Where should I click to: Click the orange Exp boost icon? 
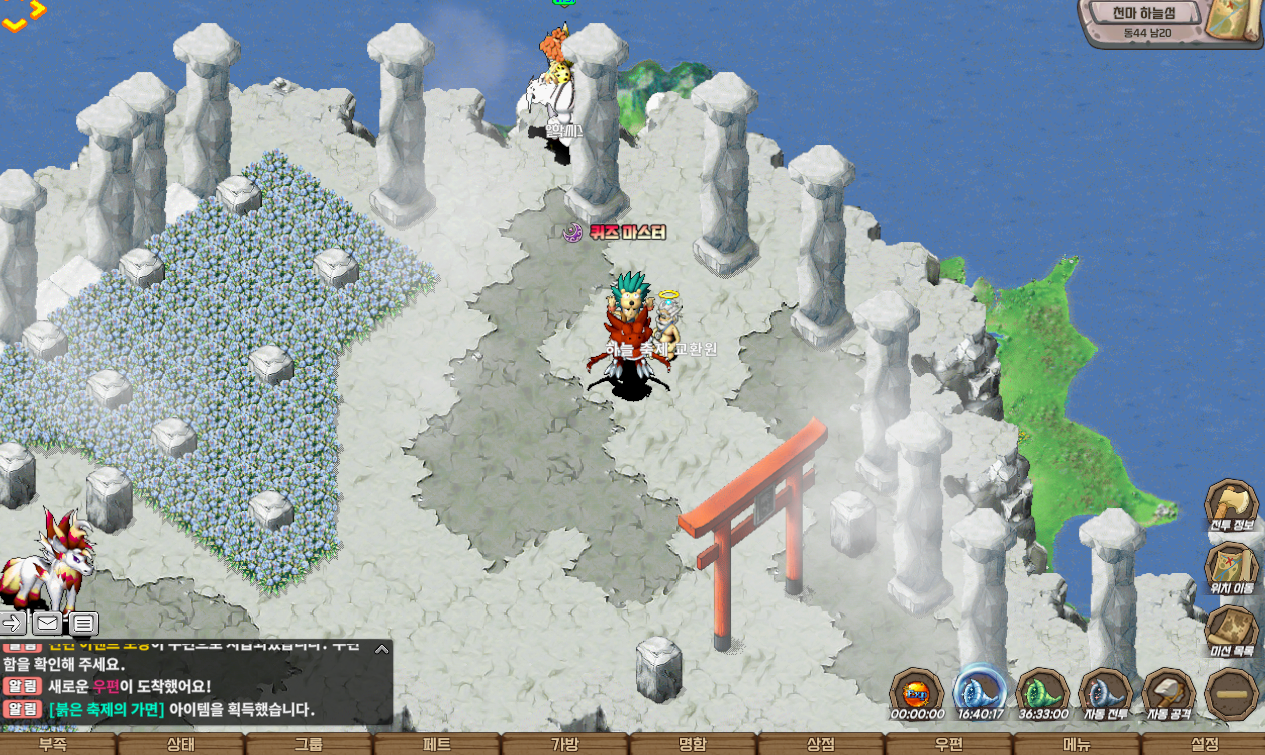pos(916,691)
